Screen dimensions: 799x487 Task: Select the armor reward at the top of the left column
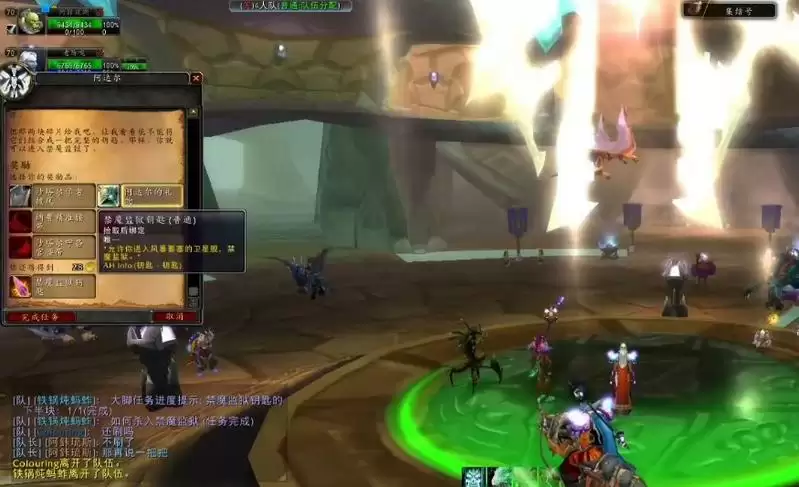point(52,196)
